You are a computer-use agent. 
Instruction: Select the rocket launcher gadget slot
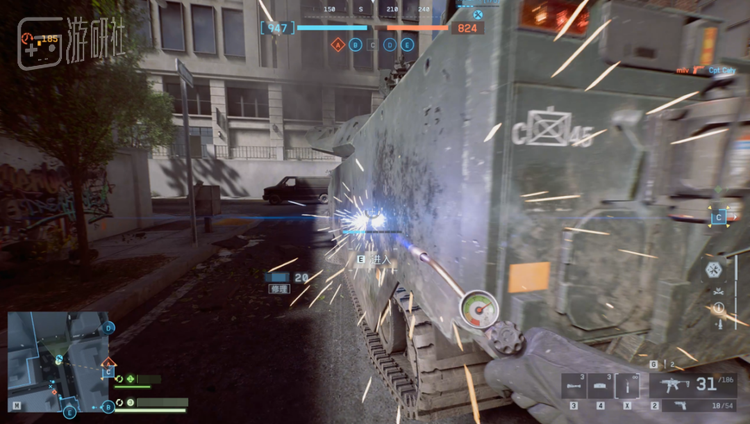(573, 385)
